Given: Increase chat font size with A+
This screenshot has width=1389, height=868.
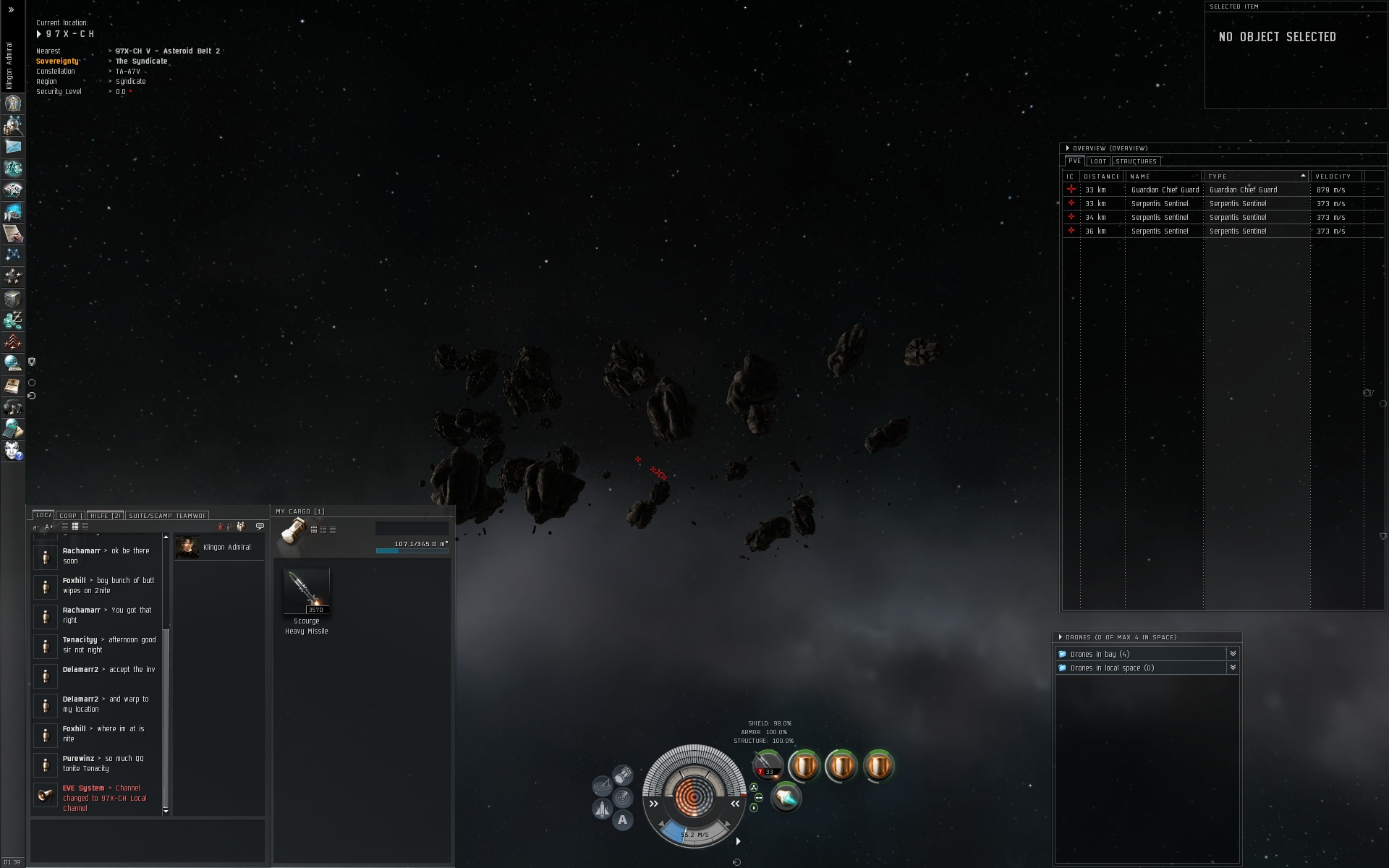Looking at the screenshot, I should pos(49,527).
